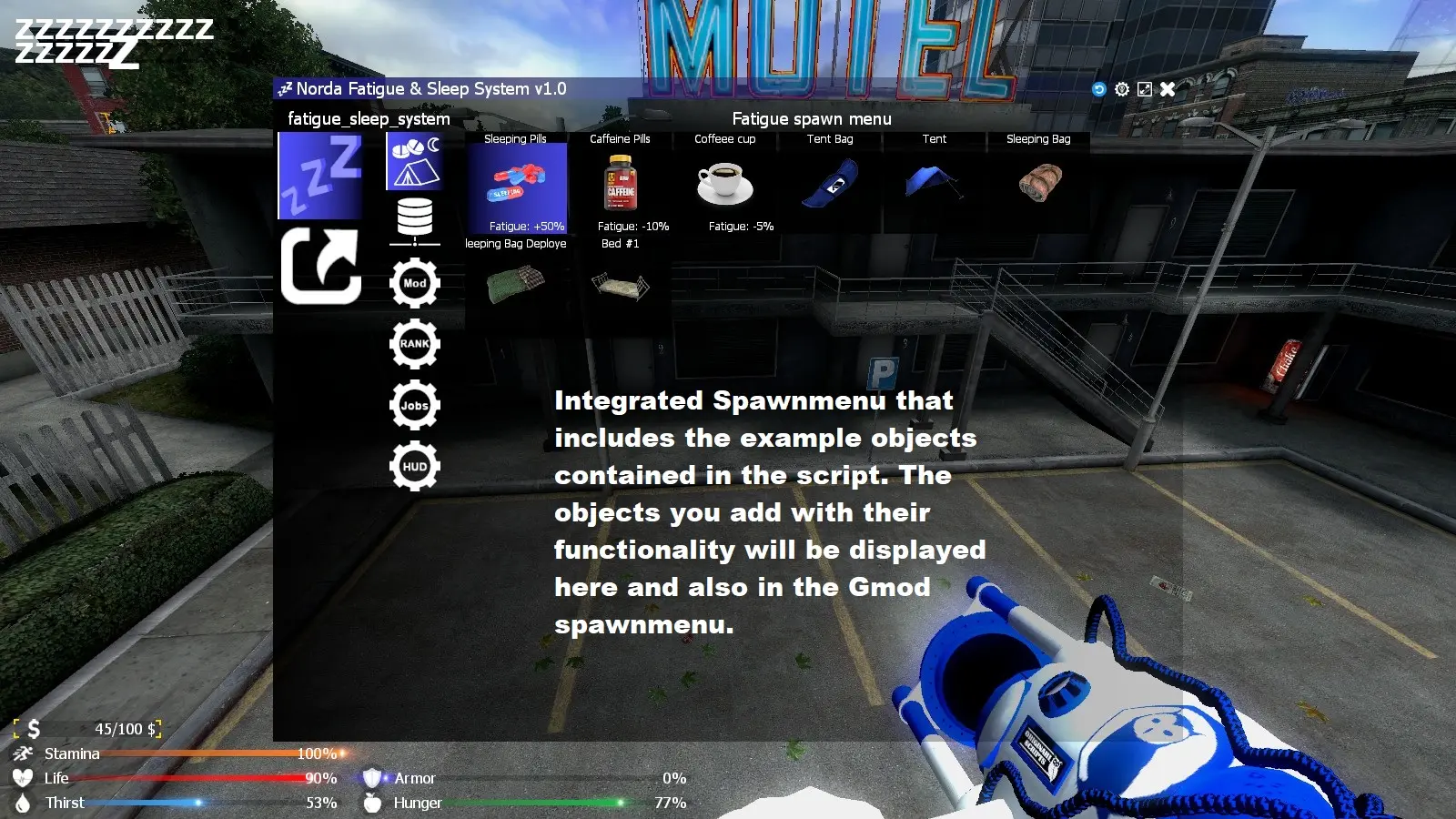1456x819 pixels.
Task: Click the pills and tent category icon
Action: 415,164
